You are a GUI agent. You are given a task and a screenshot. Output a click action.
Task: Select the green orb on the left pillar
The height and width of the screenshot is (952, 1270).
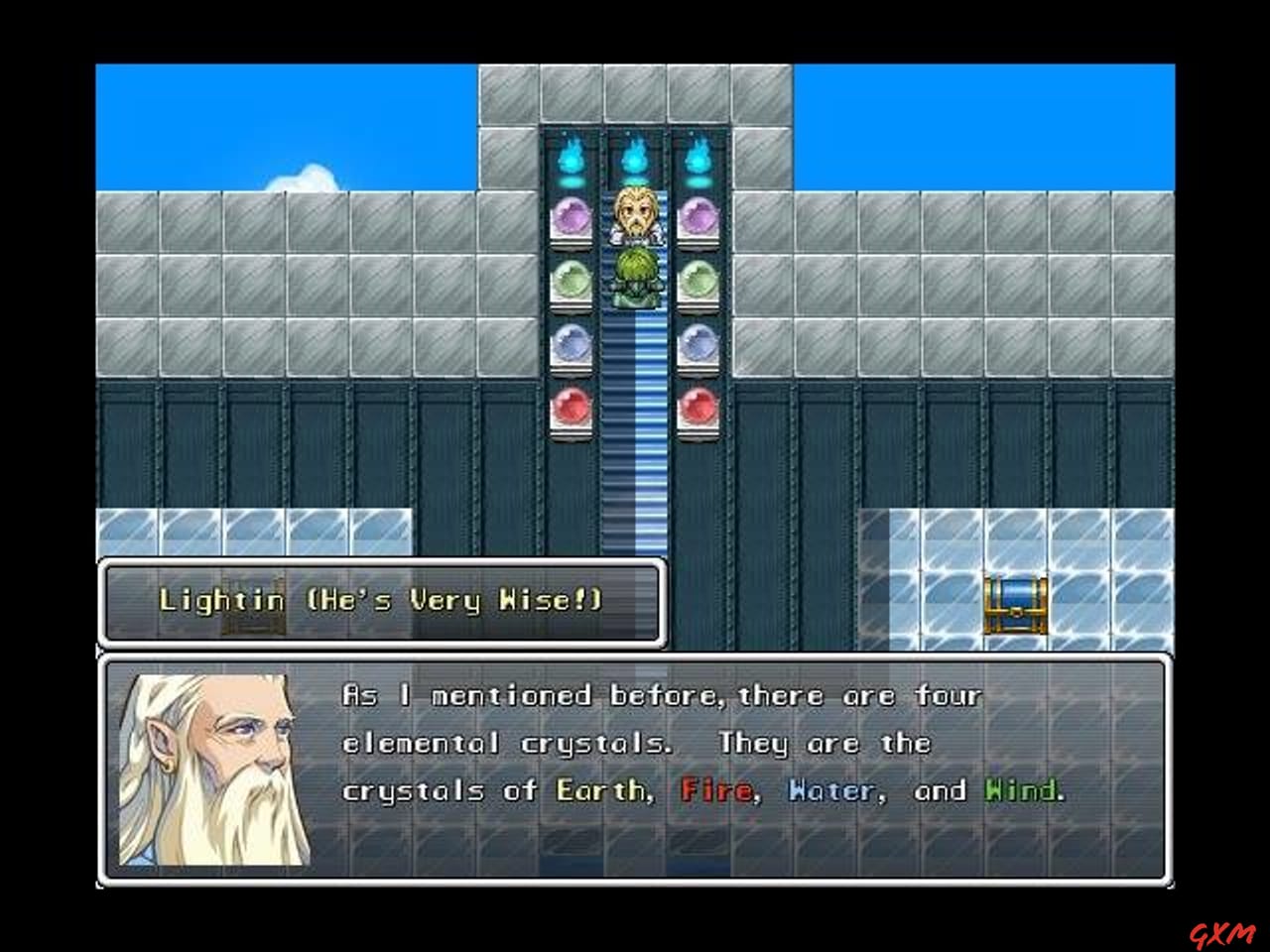pyautogui.click(x=570, y=279)
